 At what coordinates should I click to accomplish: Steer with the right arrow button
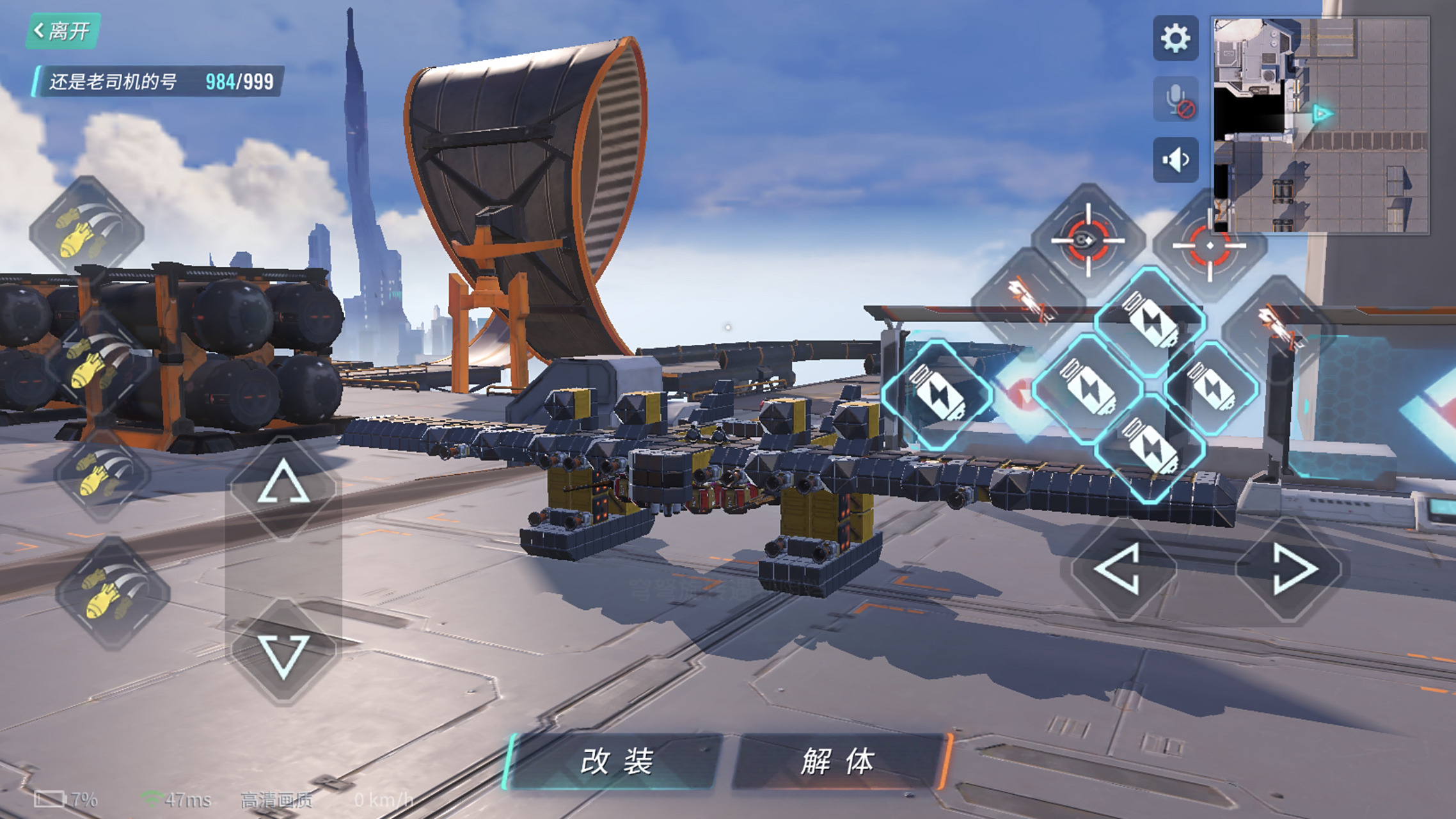click(x=1291, y=569)
